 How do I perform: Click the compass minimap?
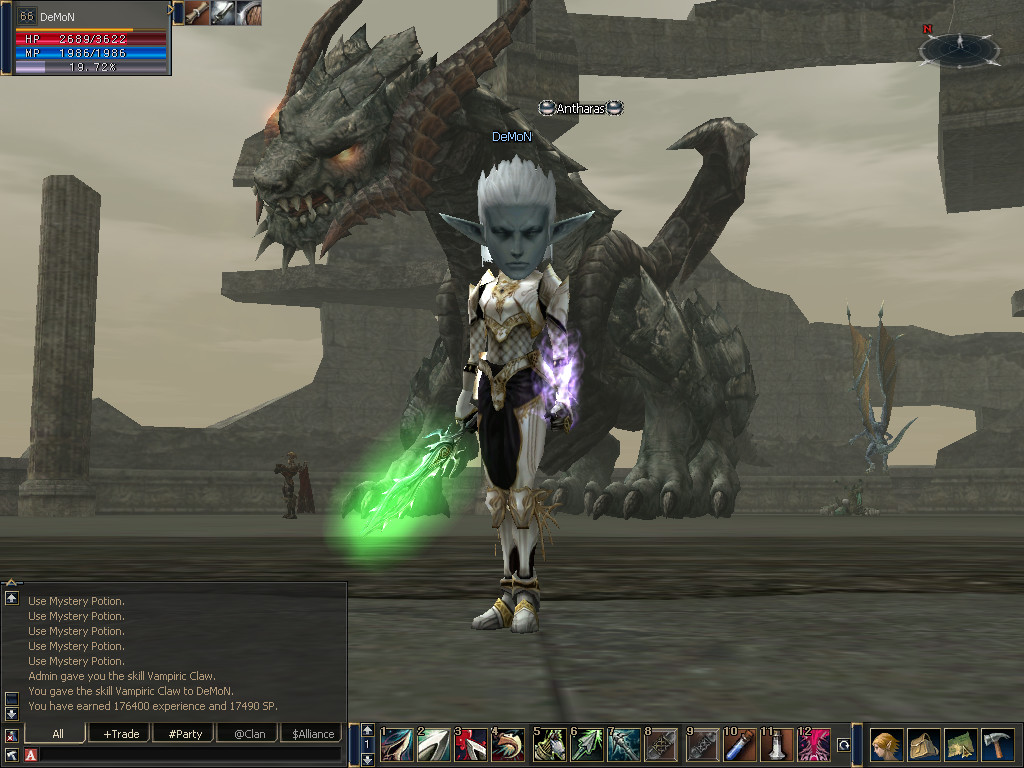click(959, 47)
